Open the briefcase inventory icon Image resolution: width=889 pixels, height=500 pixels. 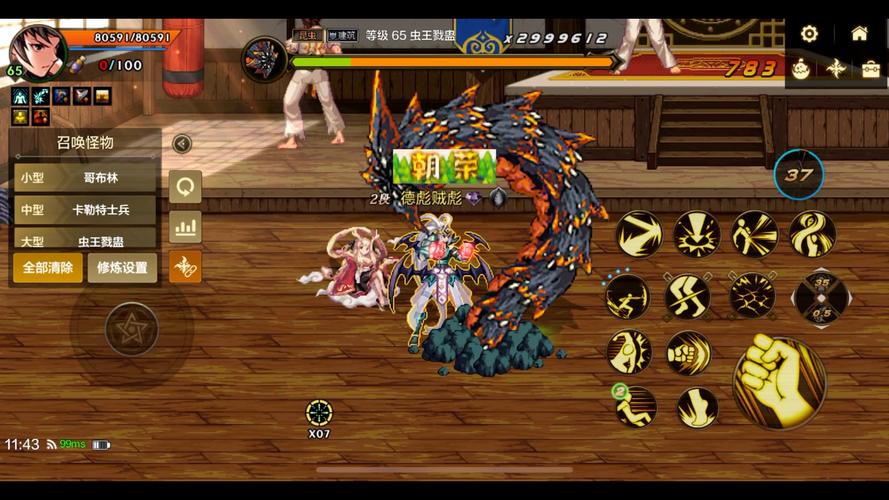tap(871, 69)
